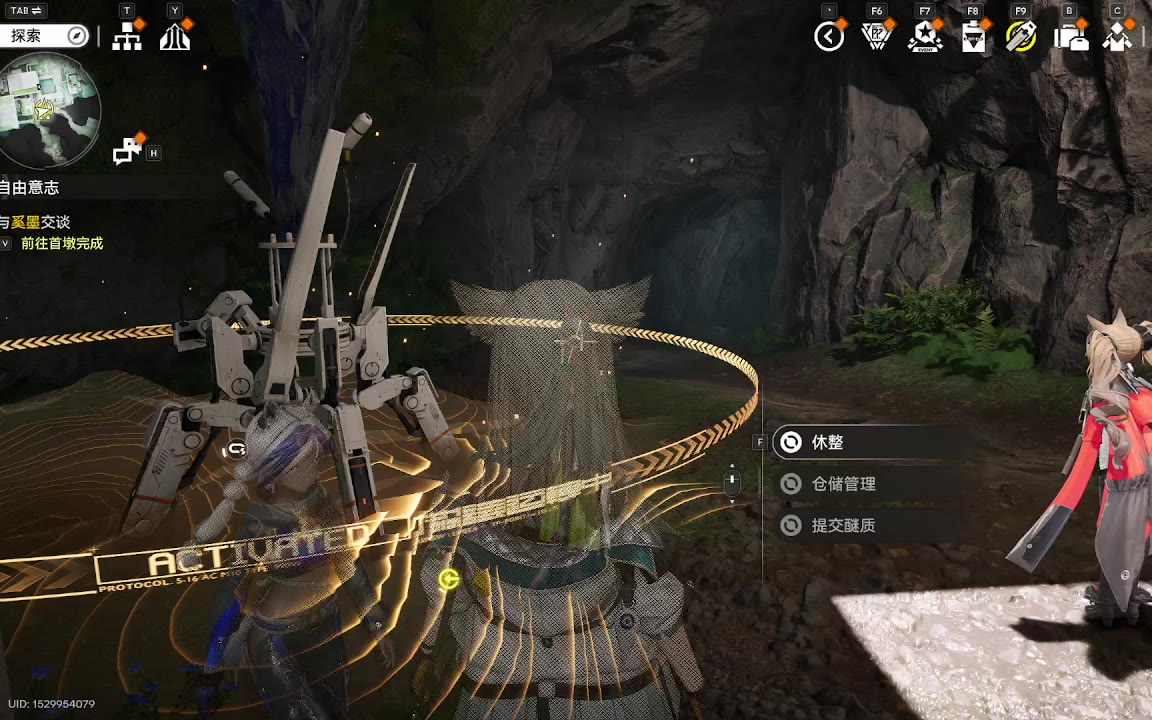Open the circular minimap
The width and height of the screenshot is (1152, 720).
(x=49, y=108)
